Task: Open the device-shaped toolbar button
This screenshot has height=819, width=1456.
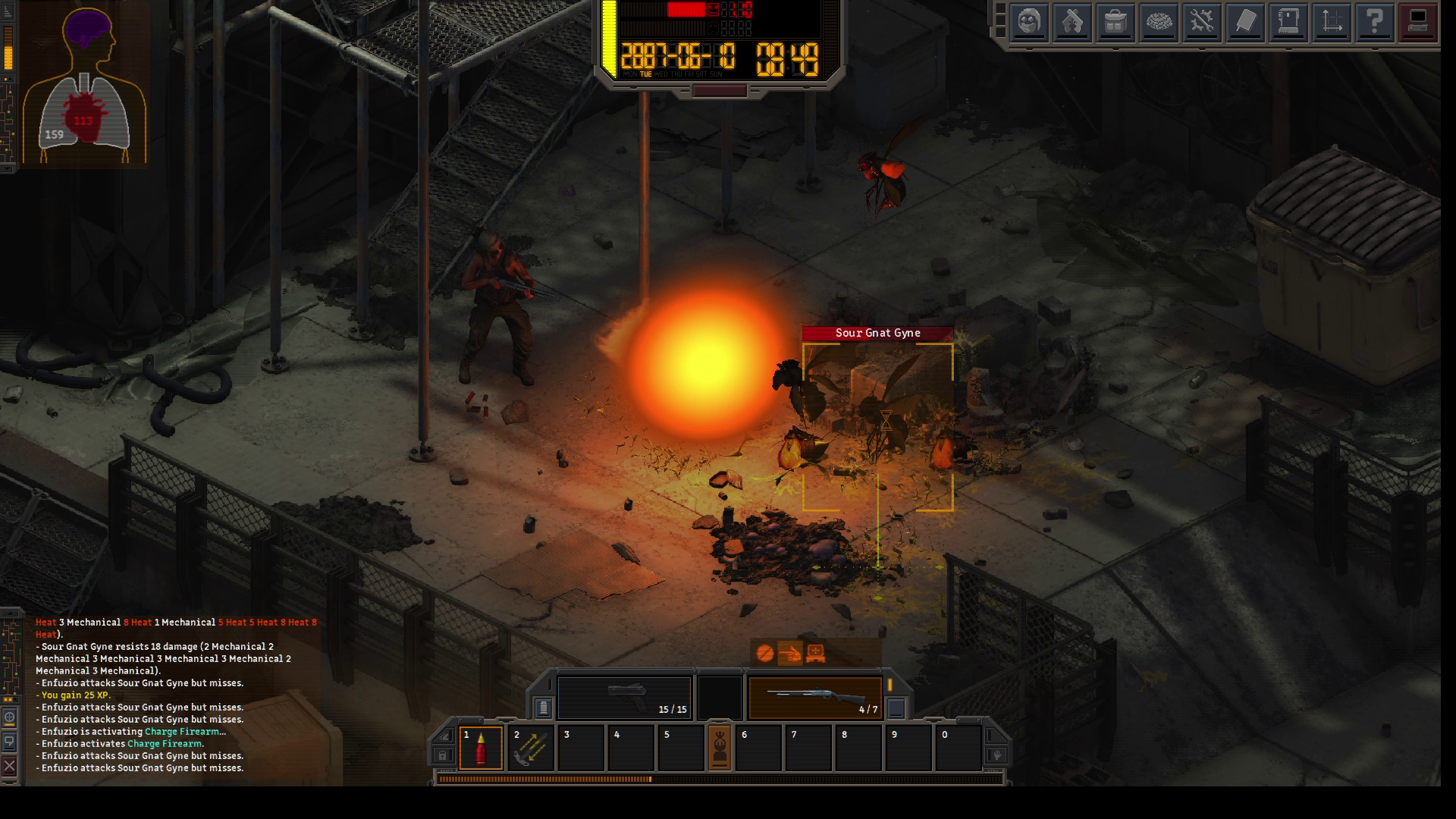Action: coord(1288,22)
